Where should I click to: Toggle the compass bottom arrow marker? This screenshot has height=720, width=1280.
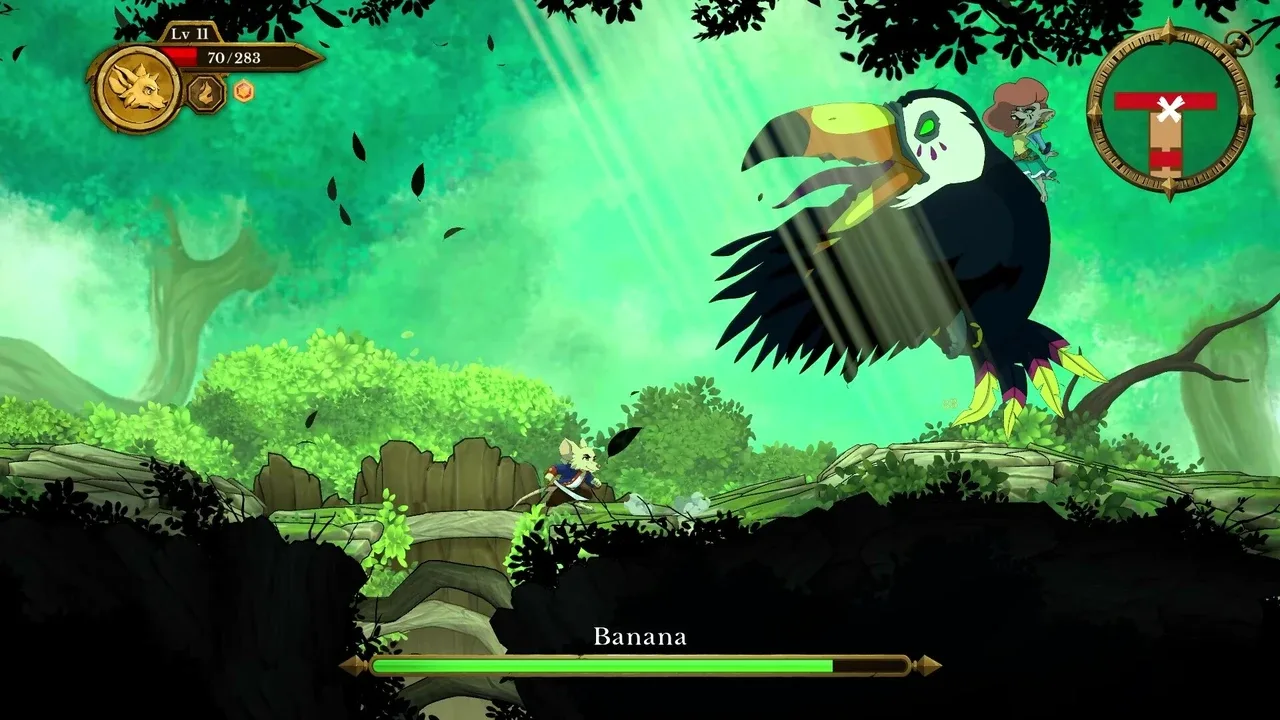pos(1169,183)
